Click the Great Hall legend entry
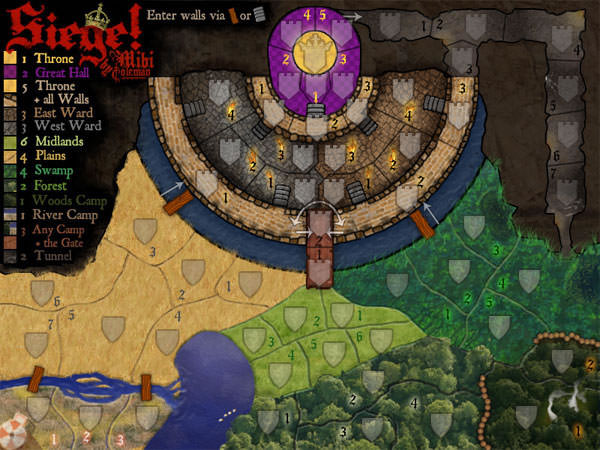The height and width of the screenshot is (450, 600). tap(57, 72)
